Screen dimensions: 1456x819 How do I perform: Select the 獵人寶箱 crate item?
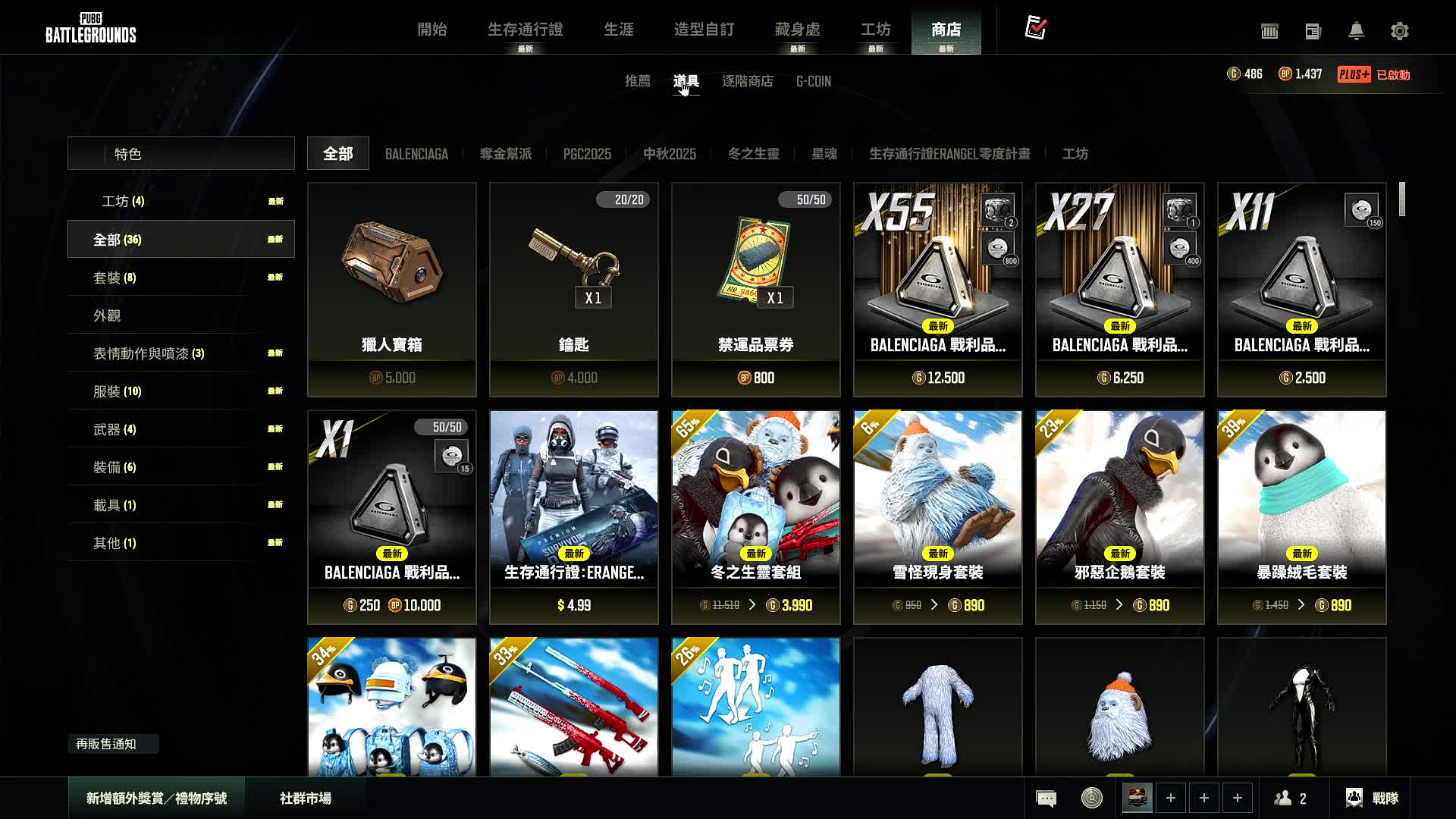coord(392,289)
